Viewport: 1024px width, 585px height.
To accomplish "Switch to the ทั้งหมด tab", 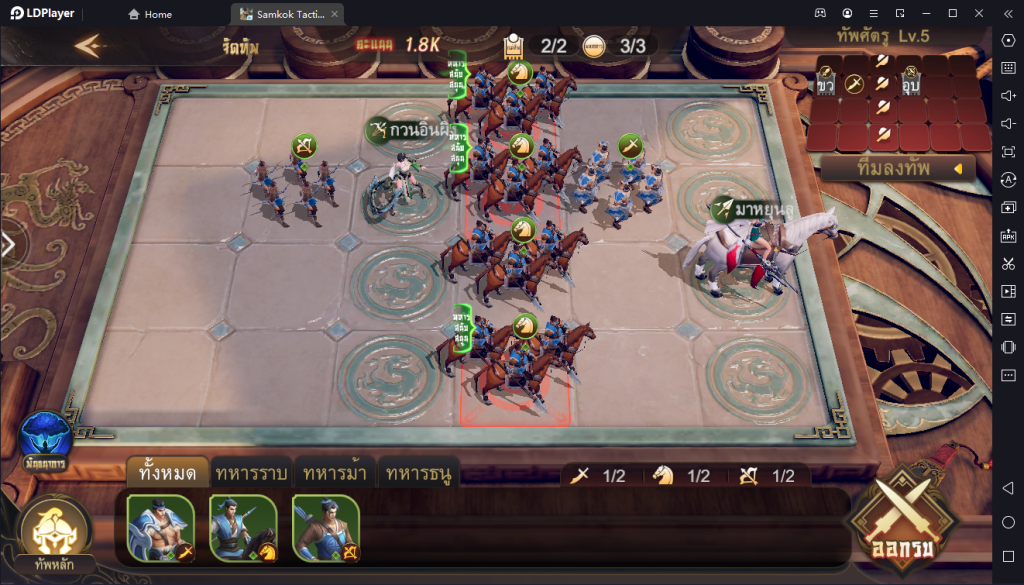I will 168,473.
